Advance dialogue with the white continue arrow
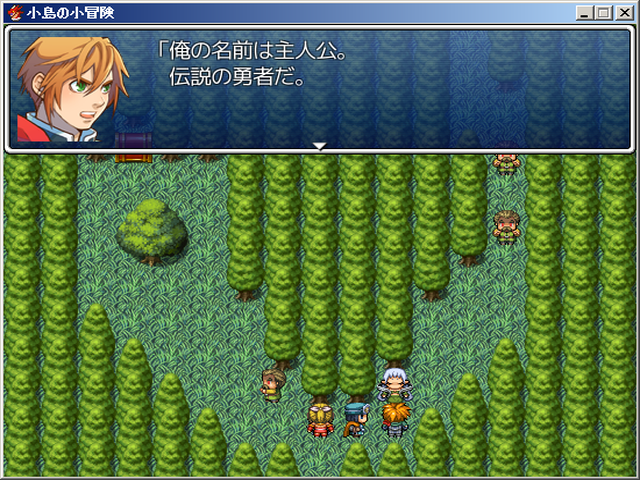The height and width of the screenshot is (480, 640). click(x=320, y=146)
